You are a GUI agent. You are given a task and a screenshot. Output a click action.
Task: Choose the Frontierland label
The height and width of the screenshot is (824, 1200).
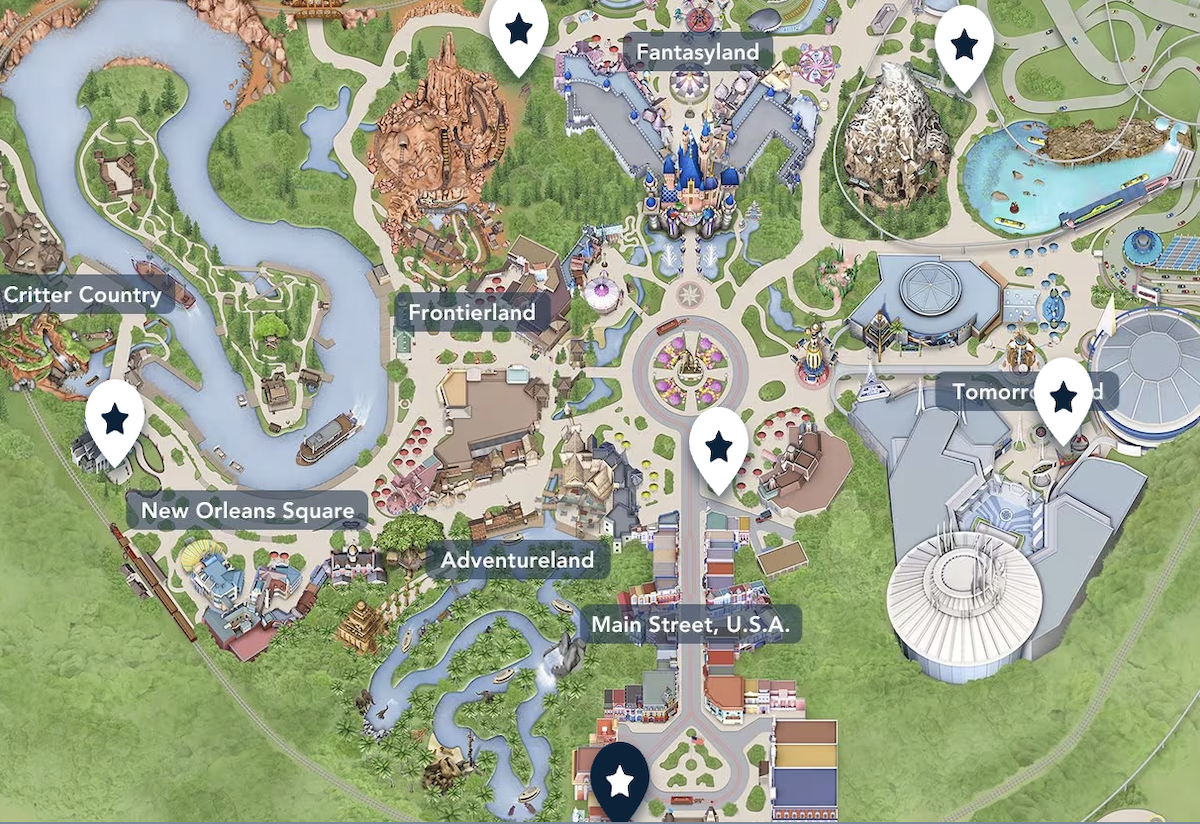tap(472, 313)
